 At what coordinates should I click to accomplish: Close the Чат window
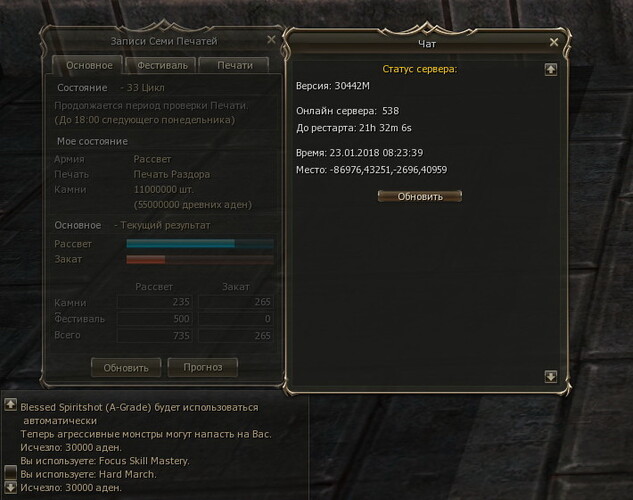pyautogui.click(x=554, y=43)
